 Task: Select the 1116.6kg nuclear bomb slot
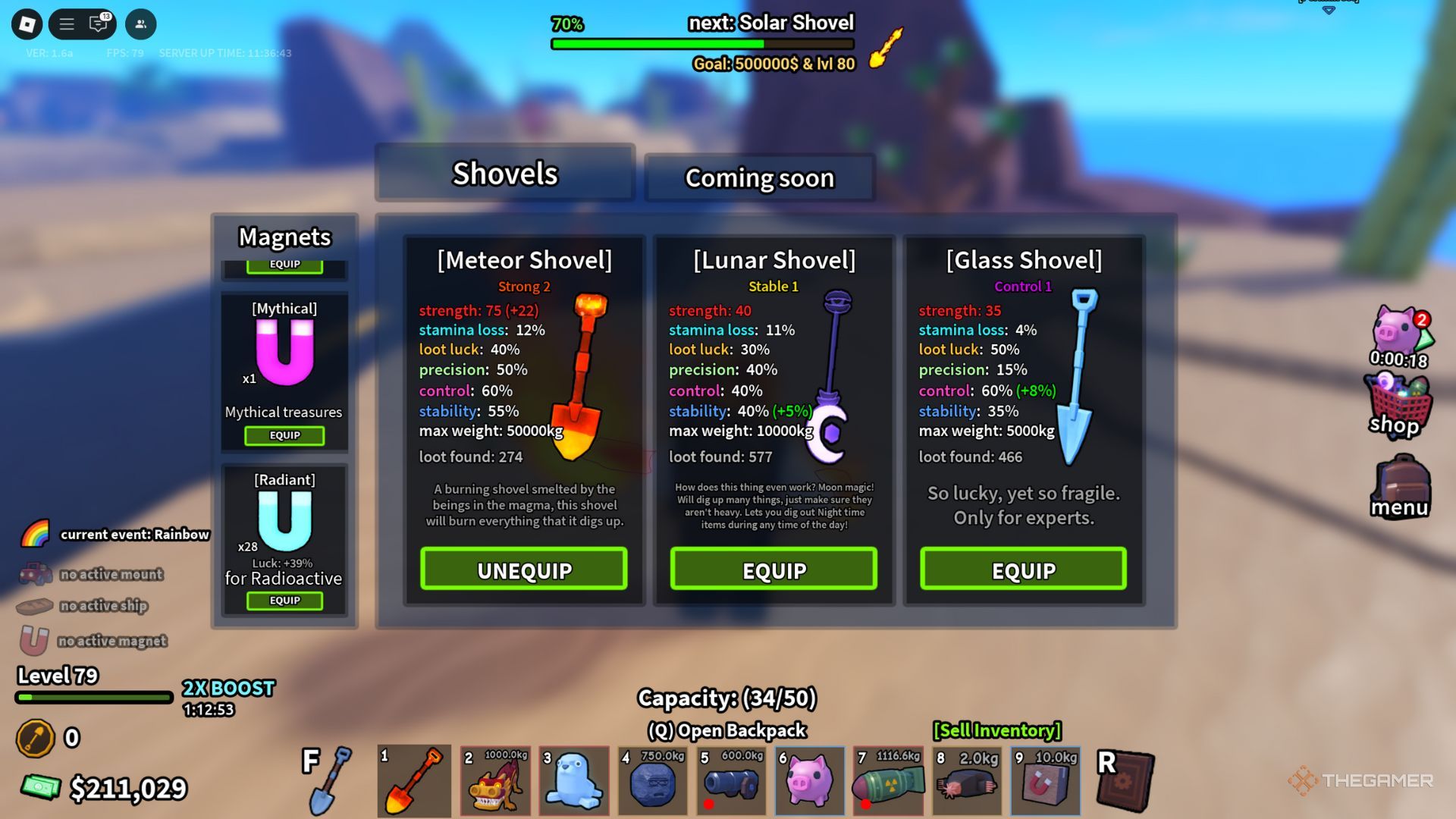pos(888,781)
